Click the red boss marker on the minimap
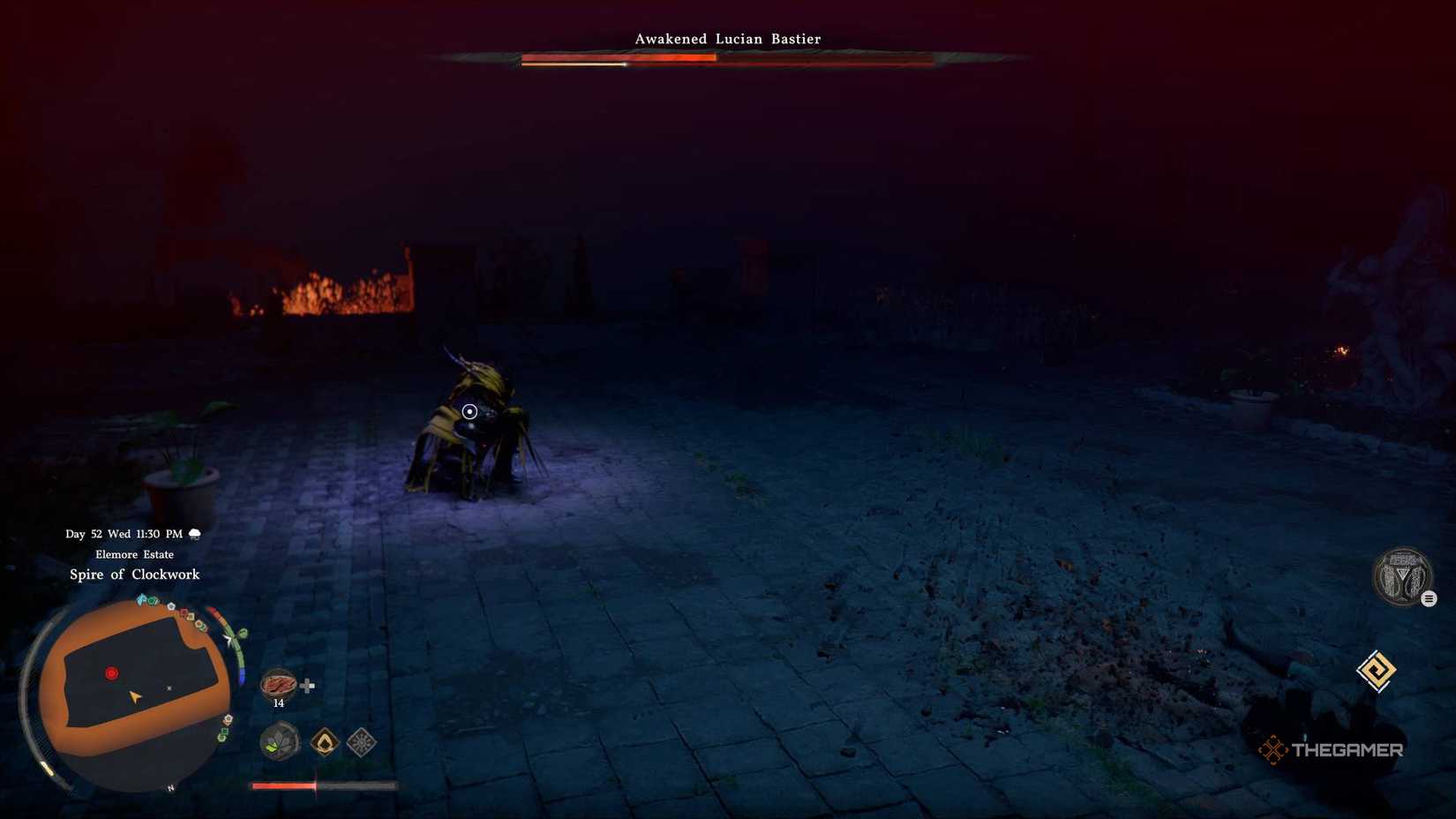 point(112,672)
